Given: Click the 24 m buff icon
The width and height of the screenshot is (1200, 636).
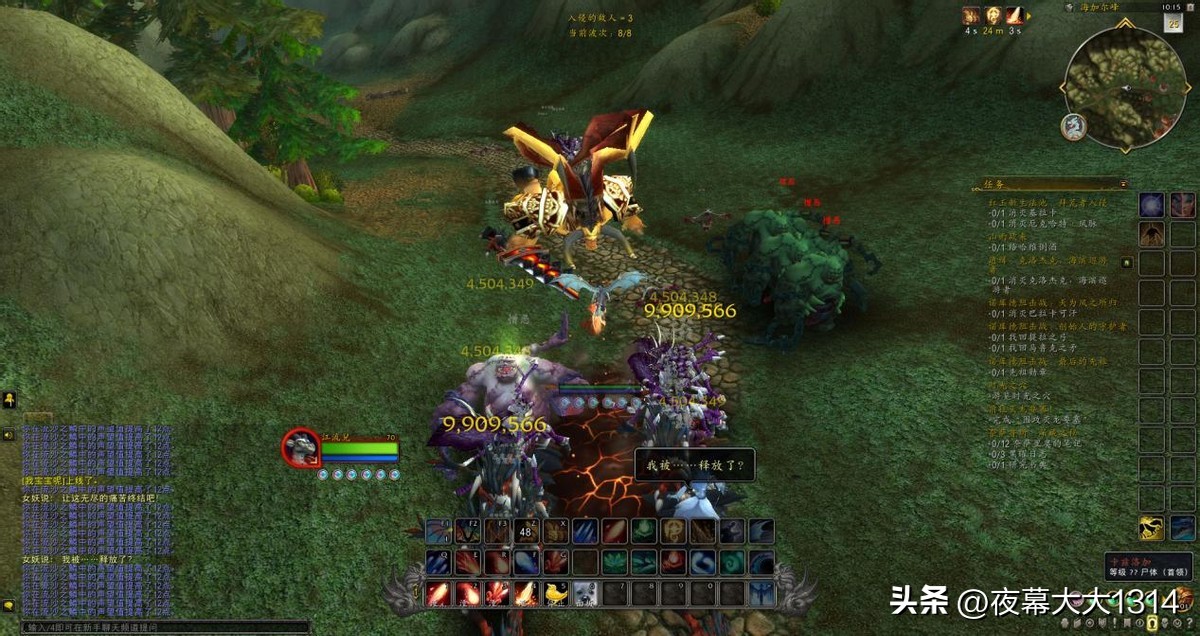Looking at the screenshot, I should [993, 16].
